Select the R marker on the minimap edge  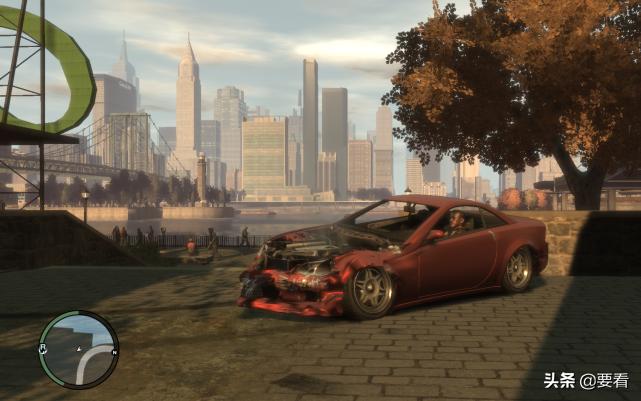pos(43,348)
